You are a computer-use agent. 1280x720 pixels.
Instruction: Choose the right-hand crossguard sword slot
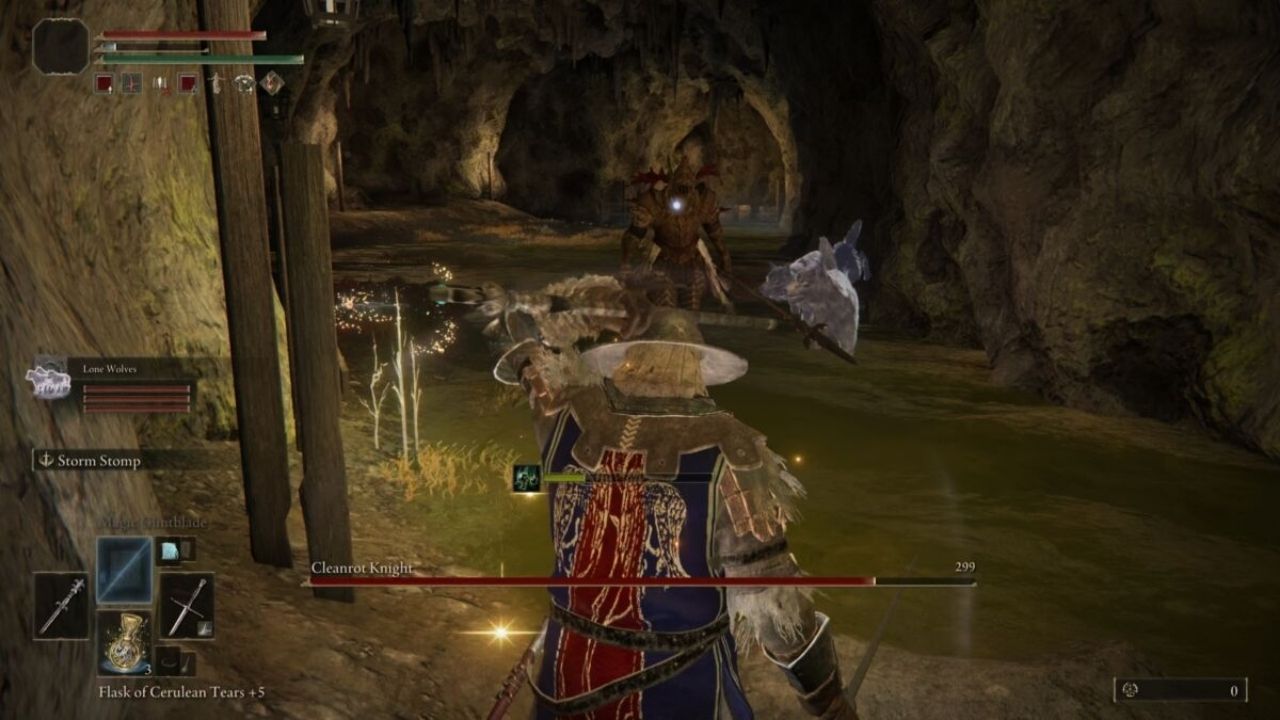point(186,605)
